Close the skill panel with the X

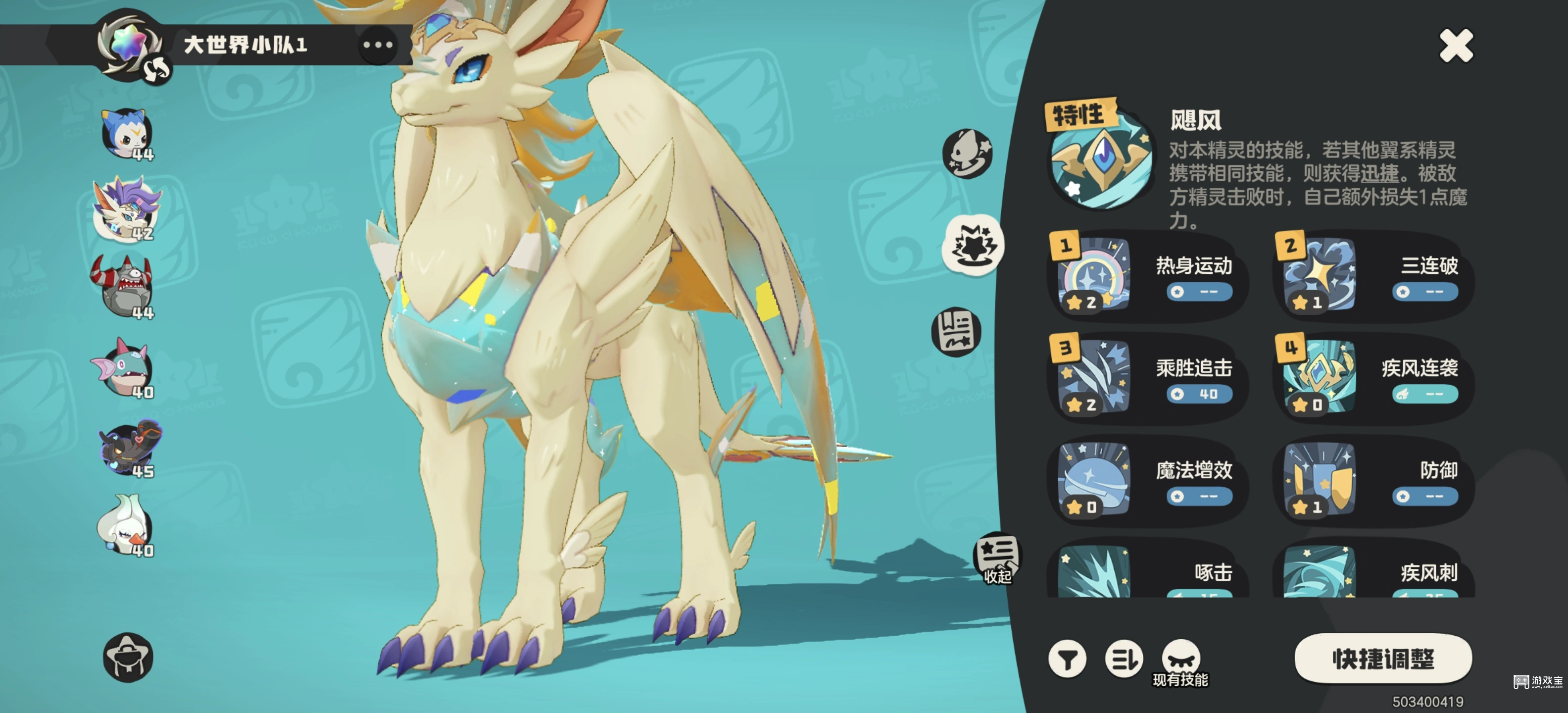pos(1455,46)
